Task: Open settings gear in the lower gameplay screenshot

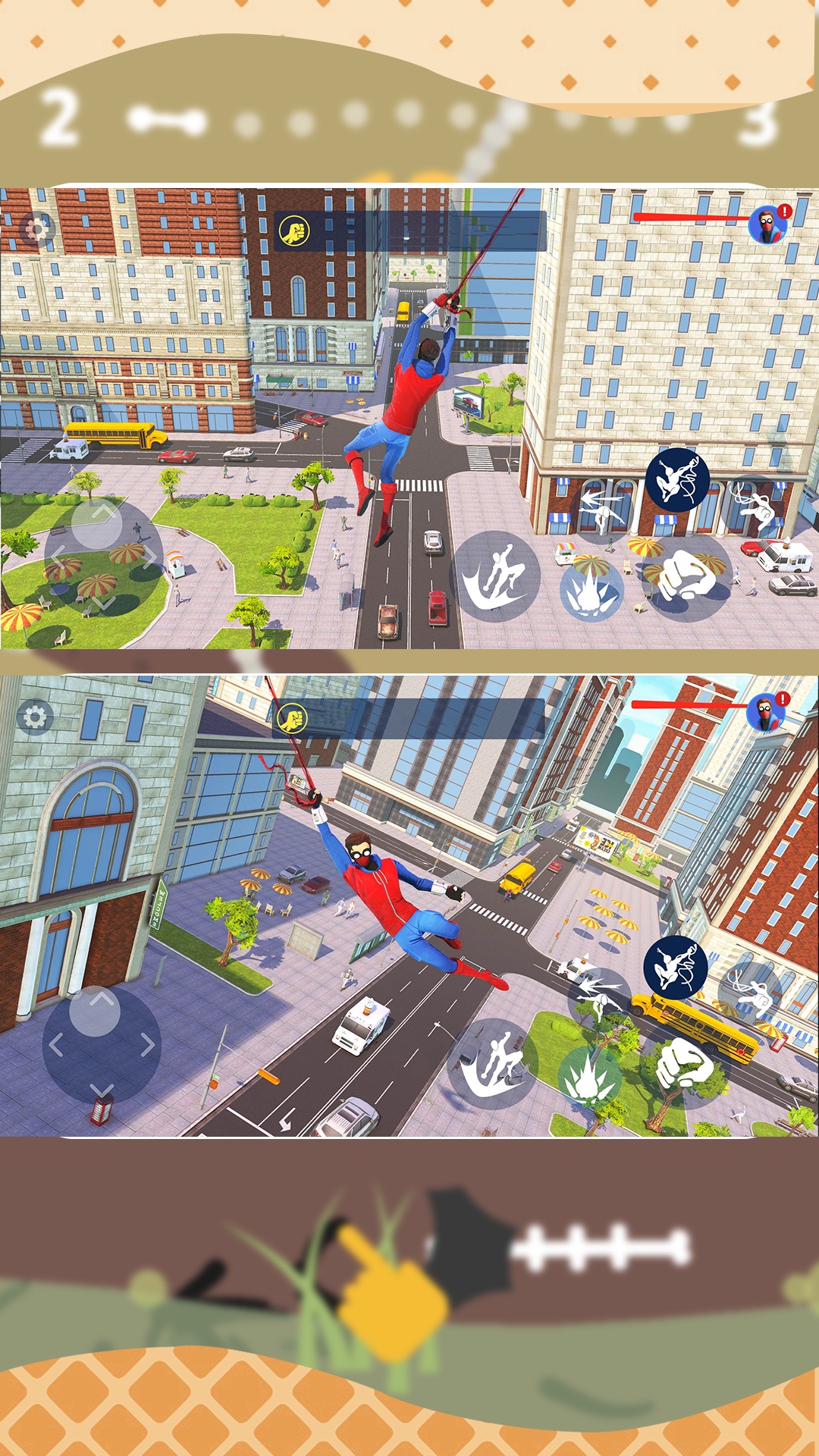Action: point(35,717)
